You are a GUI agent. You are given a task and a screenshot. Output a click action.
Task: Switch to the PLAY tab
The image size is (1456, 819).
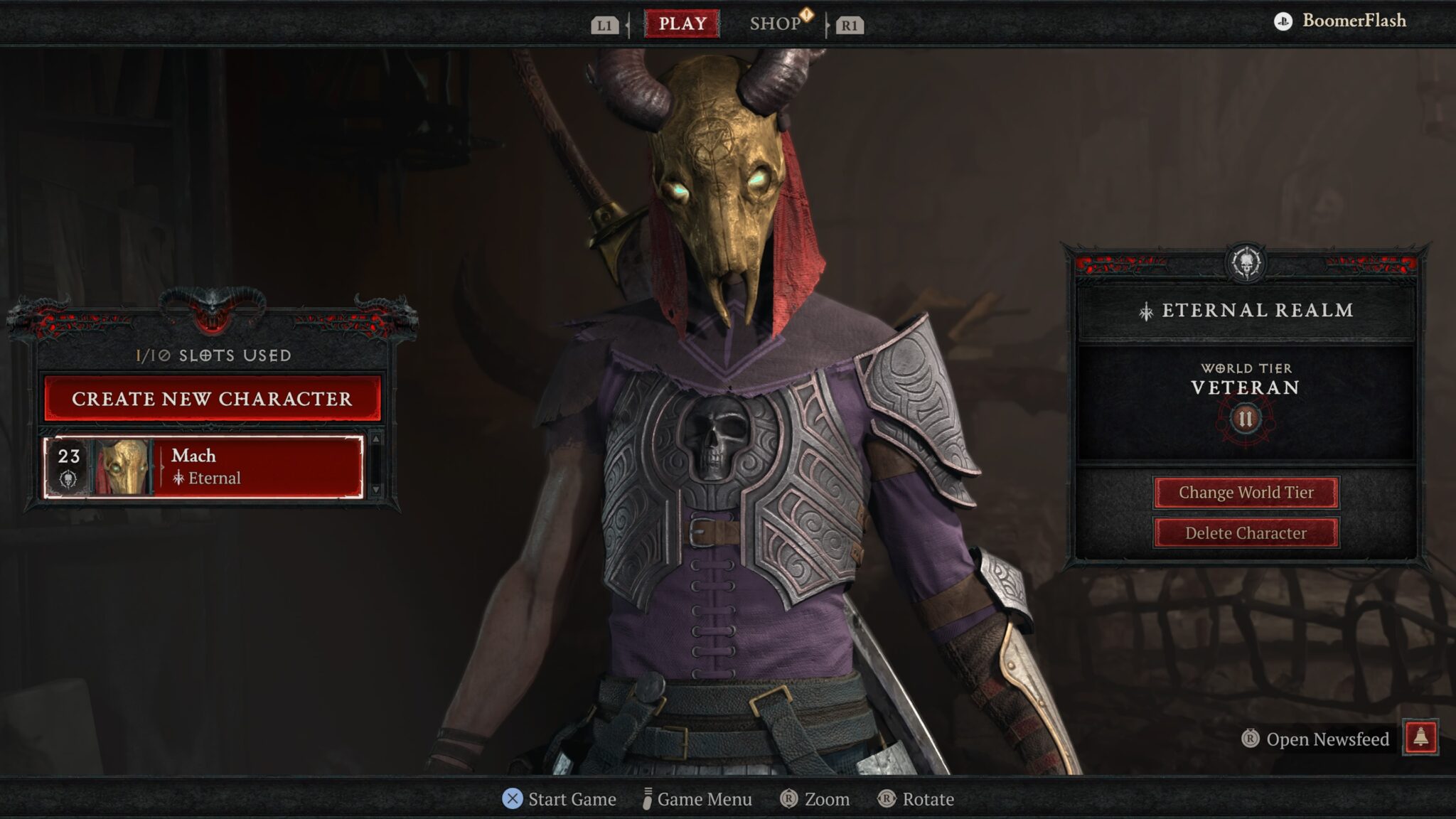(x=682, y=23)
